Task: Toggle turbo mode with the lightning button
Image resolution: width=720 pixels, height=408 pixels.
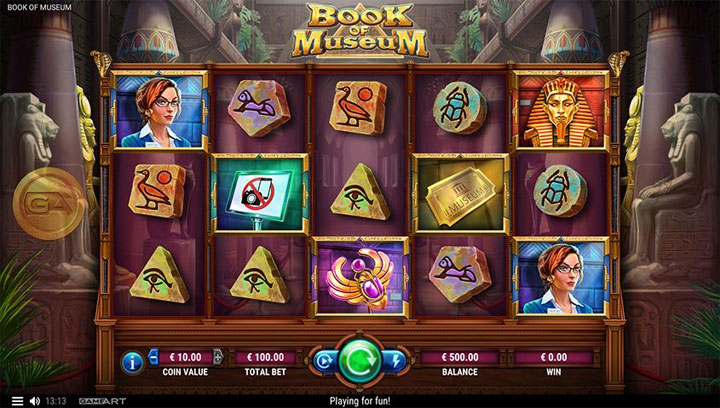Action: (x=397, y=359)
